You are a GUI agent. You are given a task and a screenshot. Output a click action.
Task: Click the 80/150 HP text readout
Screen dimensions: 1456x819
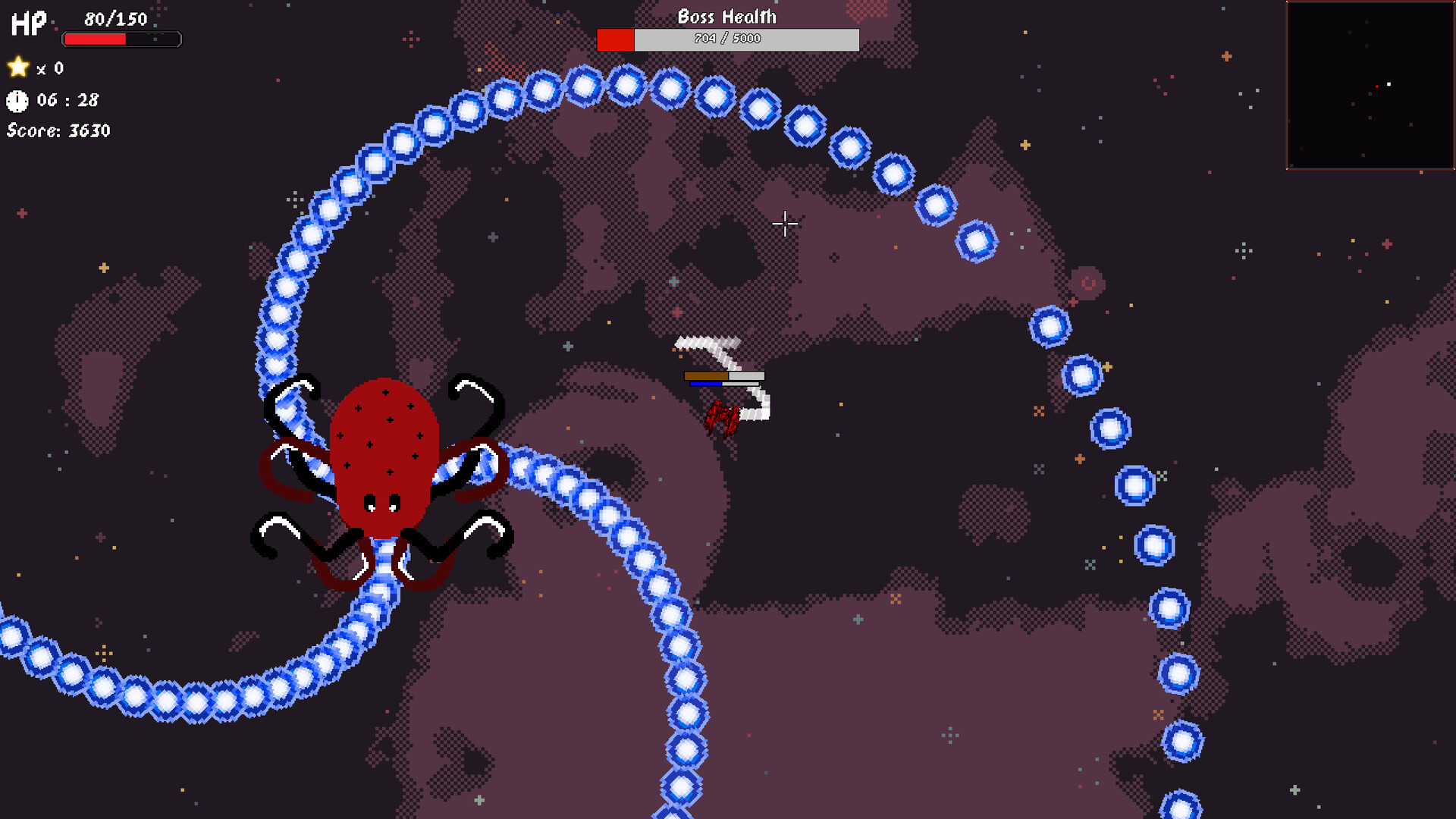coord(115,19)
